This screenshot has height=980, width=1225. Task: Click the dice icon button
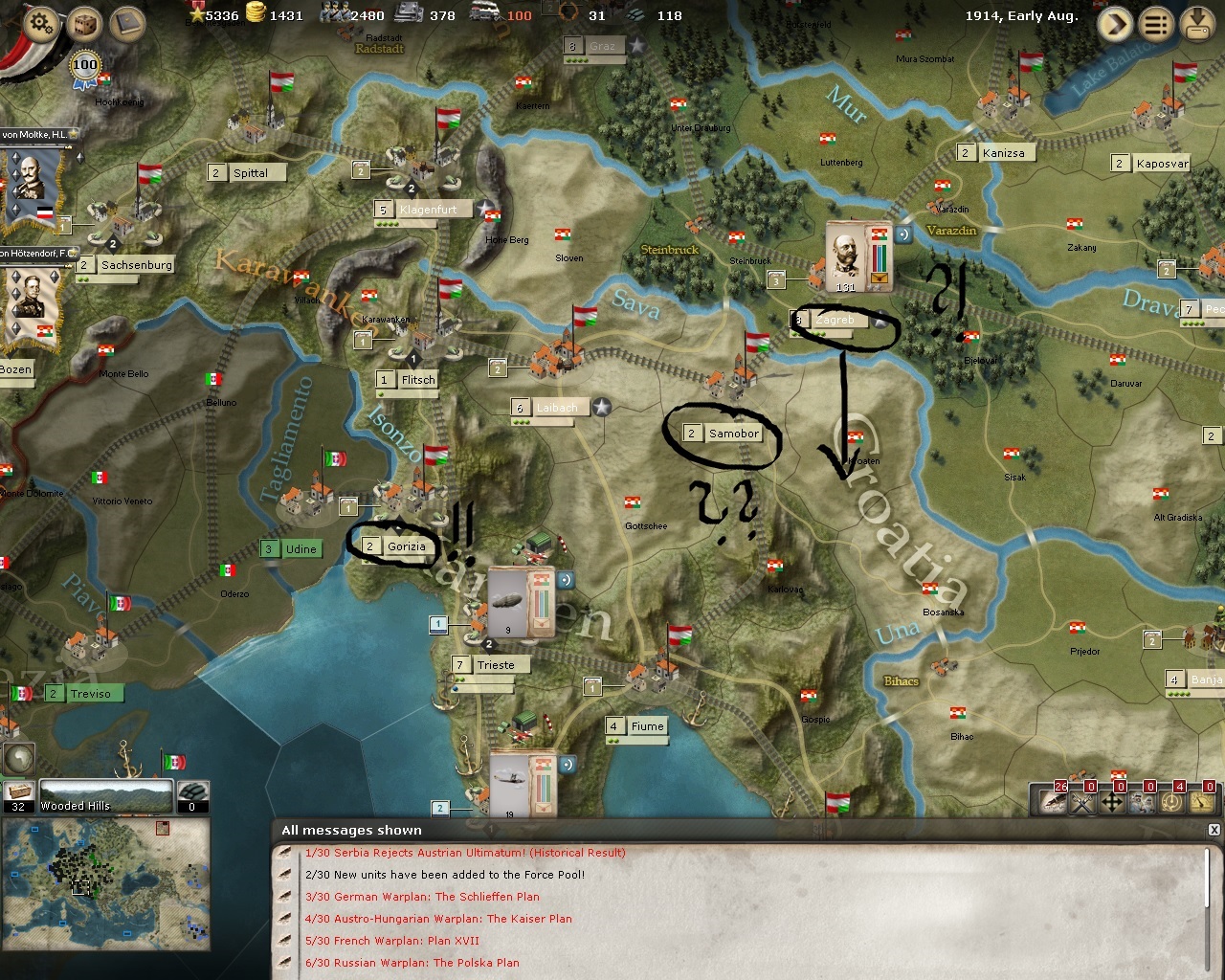[x=85, y=23]
